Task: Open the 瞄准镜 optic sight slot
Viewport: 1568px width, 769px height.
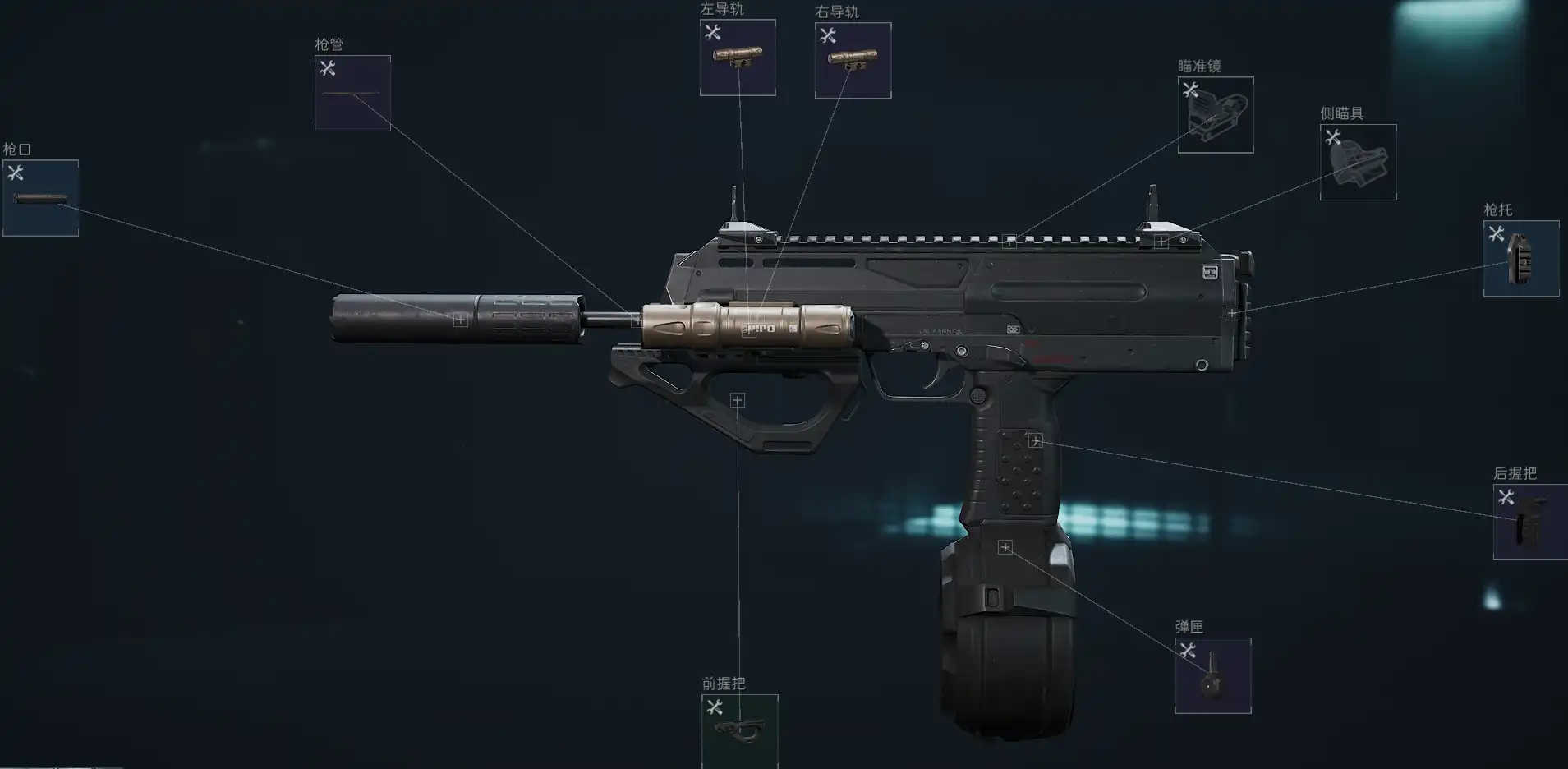Action: coord(1216,115)
